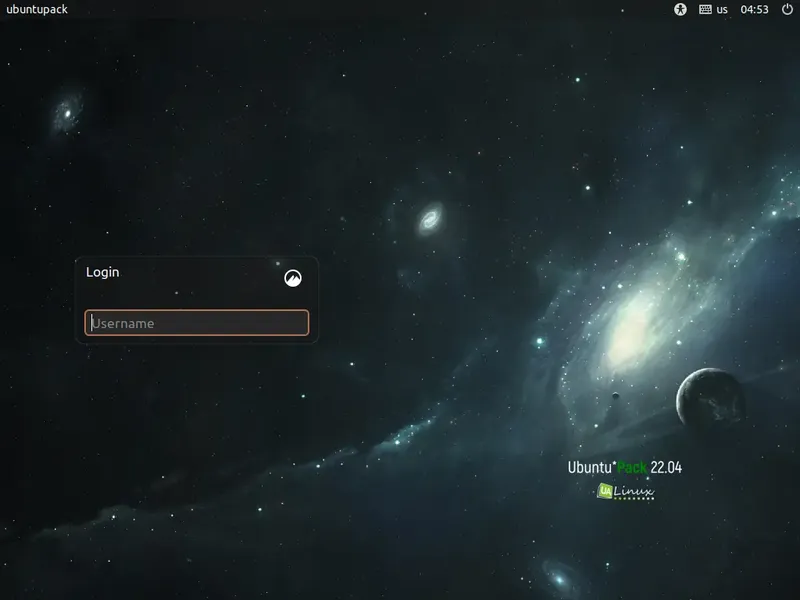This screenshot has height=600, width=800.
Task: Open the power menu icon
Action: (x=787, y=9)
